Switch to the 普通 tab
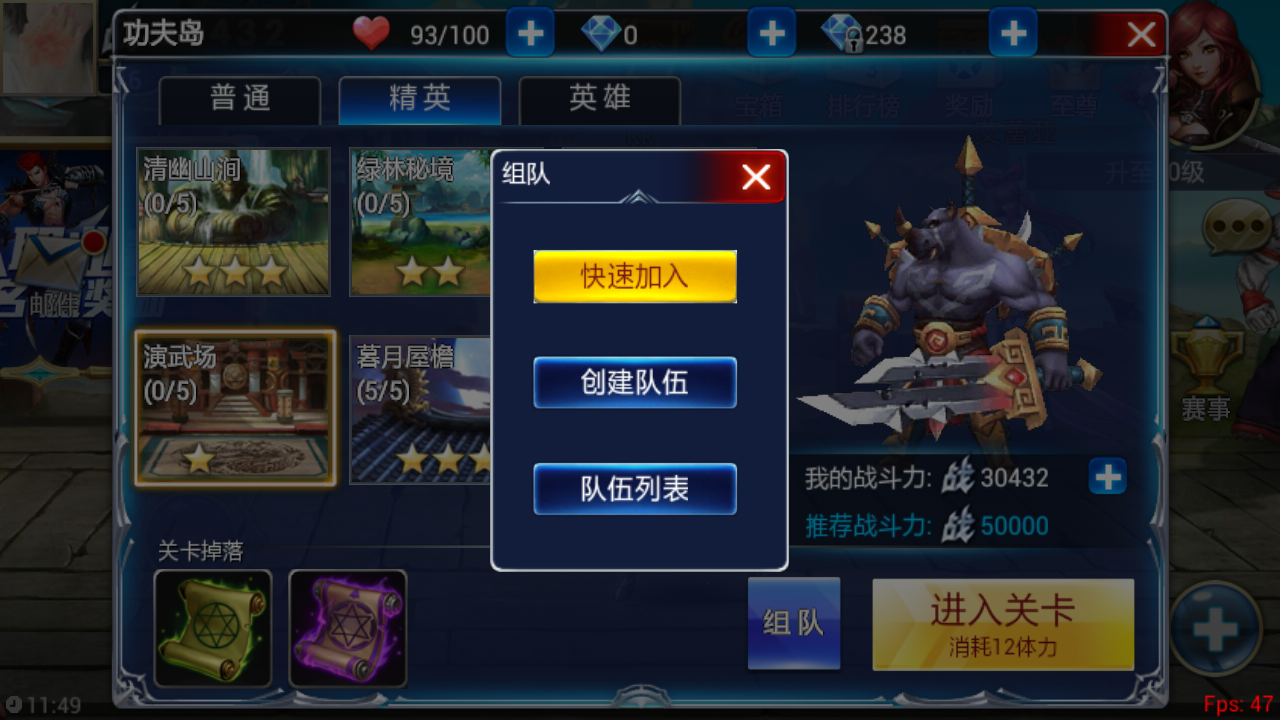Viewport: 1280px width, 720px height. click(x=239, y=99)
